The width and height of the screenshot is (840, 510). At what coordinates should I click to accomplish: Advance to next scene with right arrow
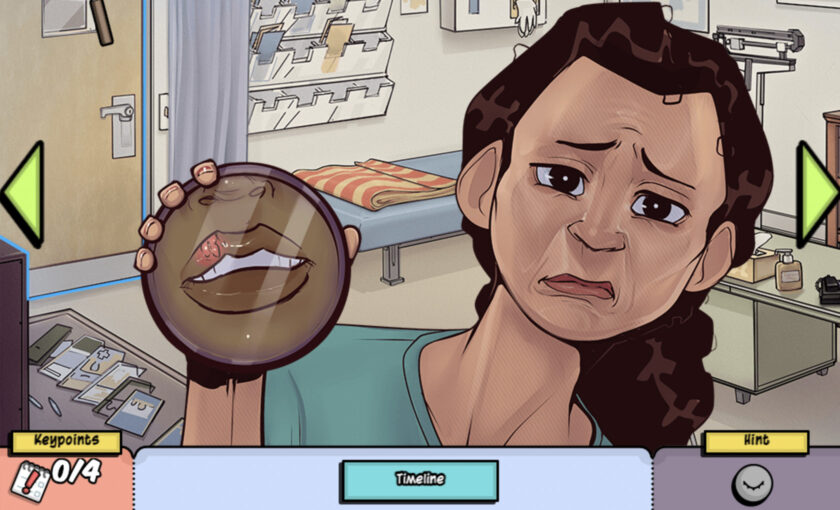(817, 194)
